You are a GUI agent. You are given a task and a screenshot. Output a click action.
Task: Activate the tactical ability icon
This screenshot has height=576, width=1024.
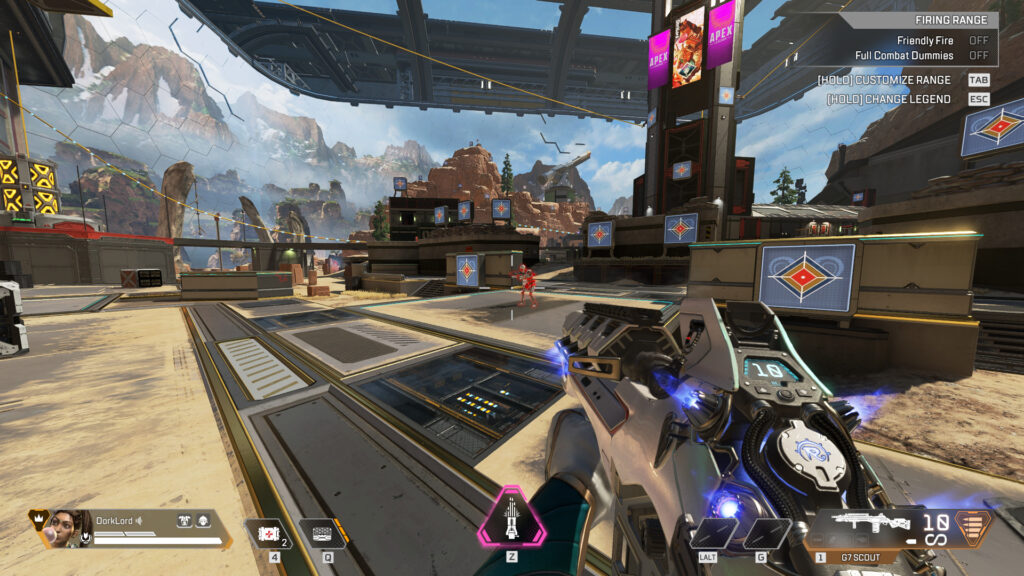pos(322,533)
